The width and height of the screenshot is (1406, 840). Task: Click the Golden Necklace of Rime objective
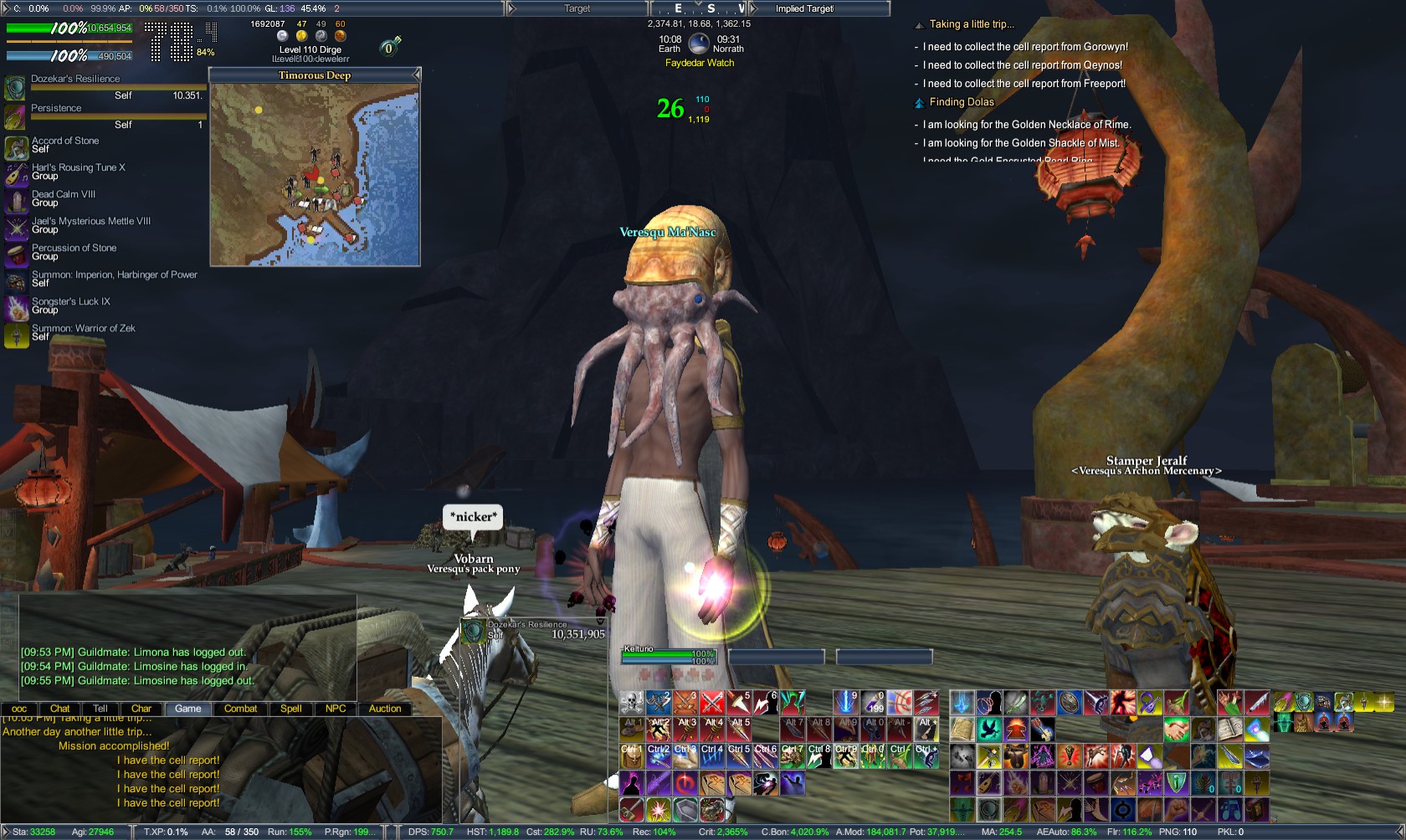pyautogui.click(x=1024, y=124)
